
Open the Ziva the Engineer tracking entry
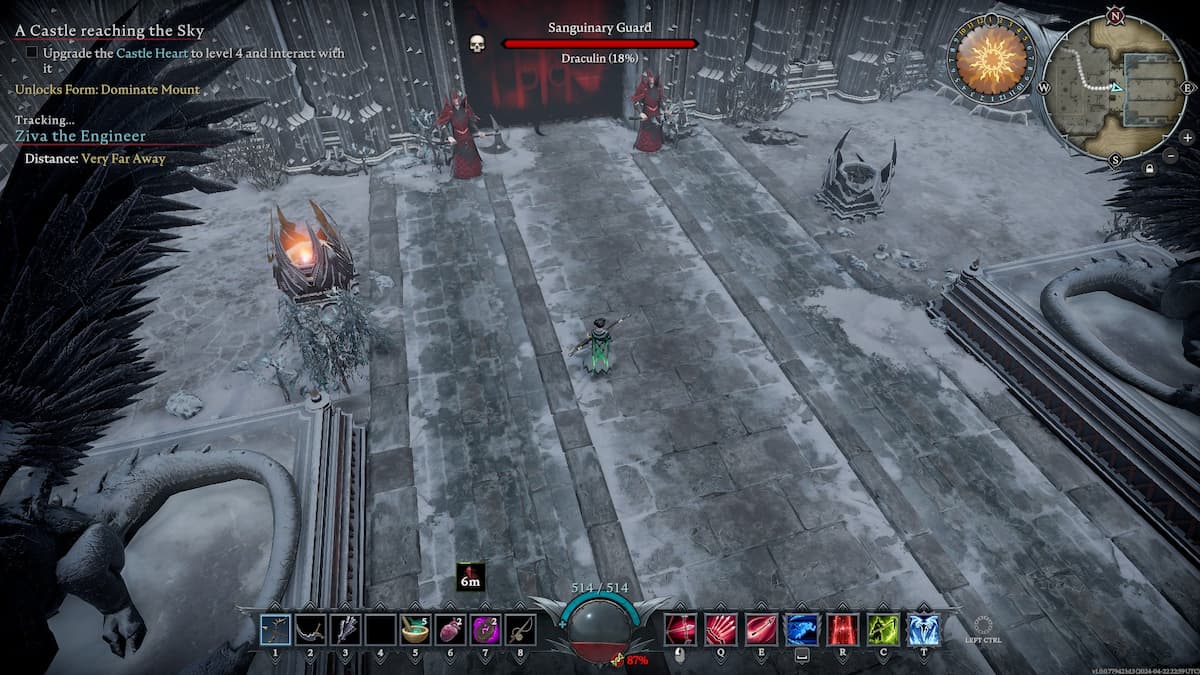coord(80,136)
